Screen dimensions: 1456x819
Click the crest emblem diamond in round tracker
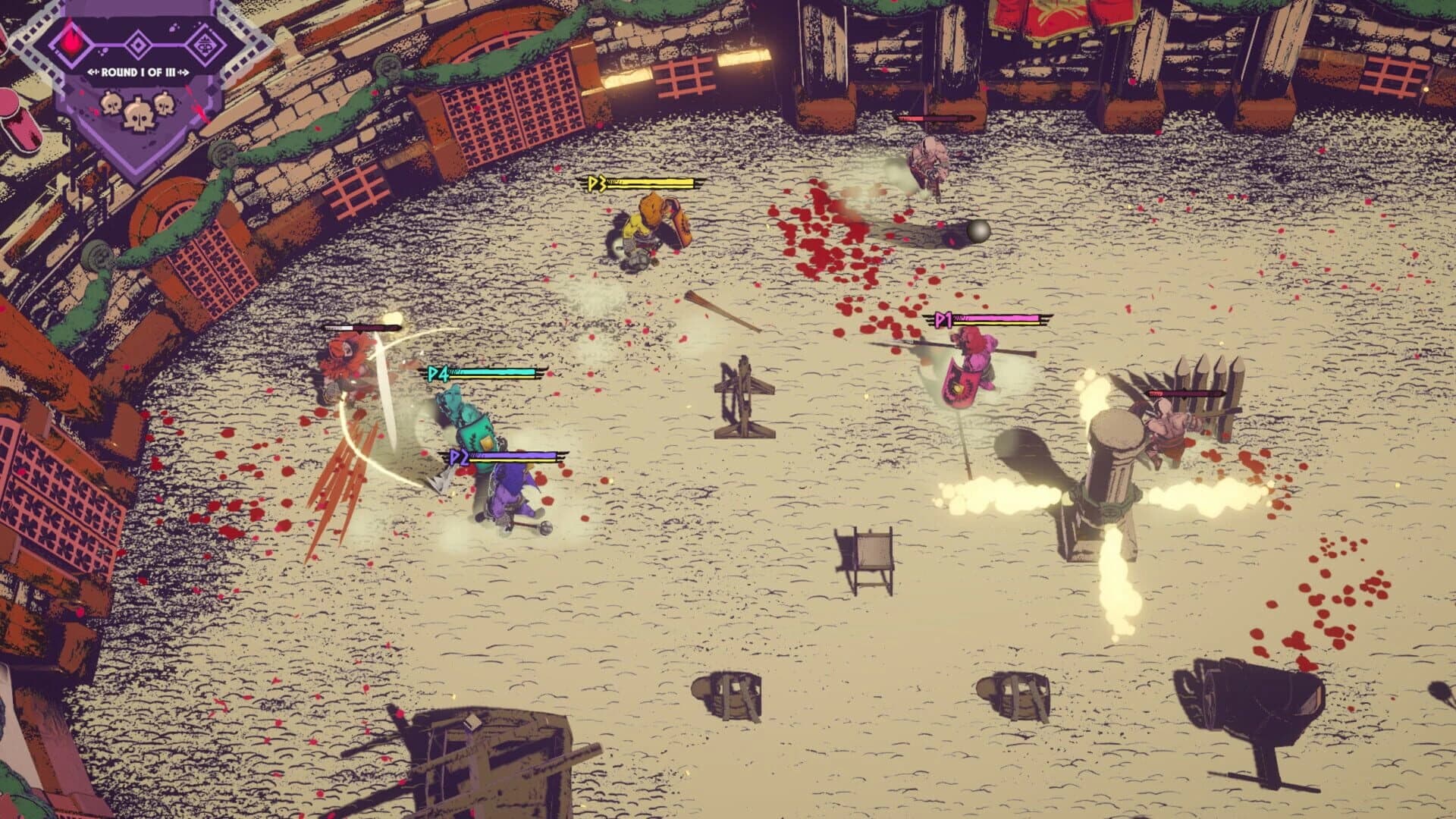206,44
